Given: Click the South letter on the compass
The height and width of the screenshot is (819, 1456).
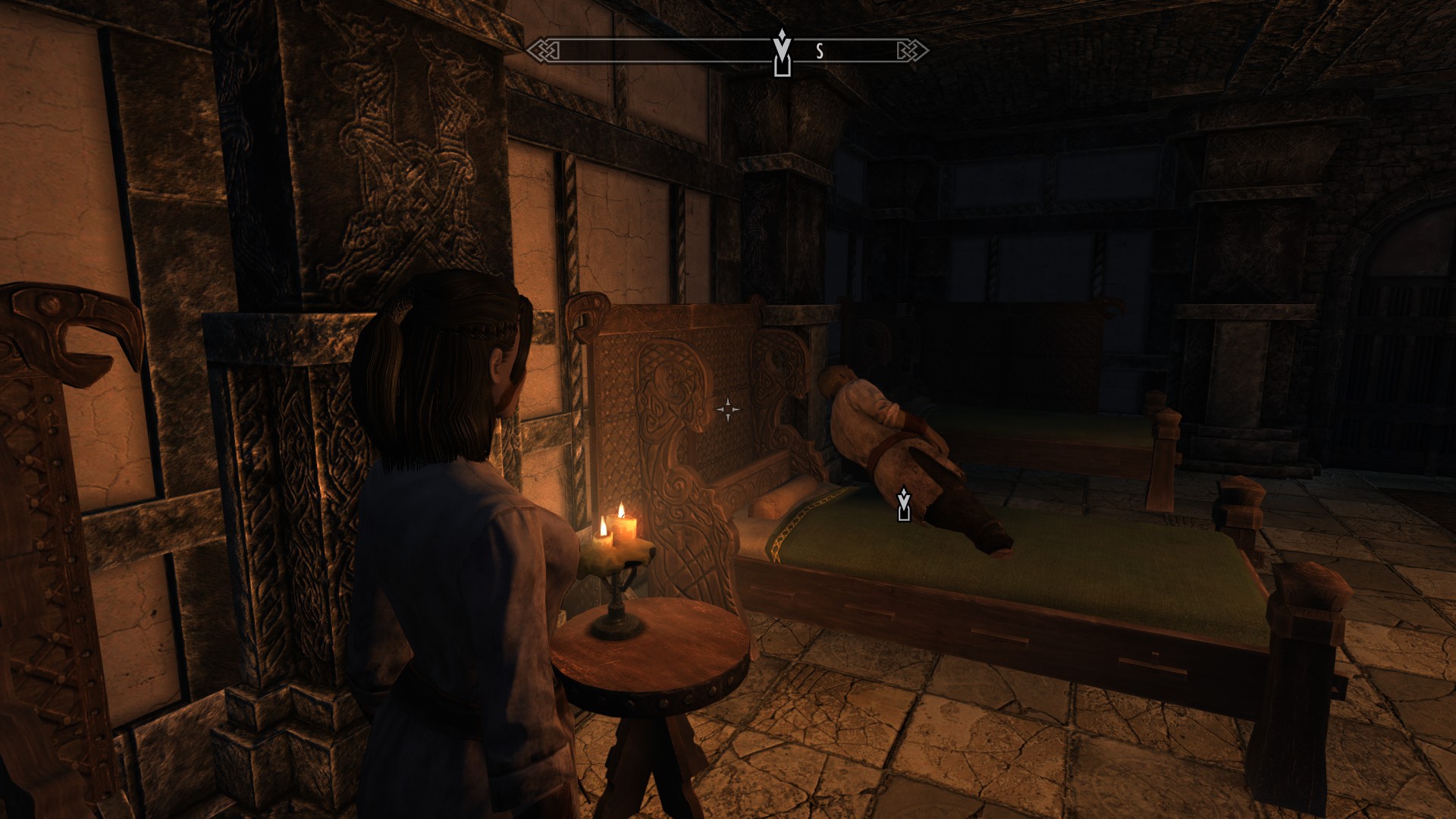Looking at the screenshot, I should (820, 52).
